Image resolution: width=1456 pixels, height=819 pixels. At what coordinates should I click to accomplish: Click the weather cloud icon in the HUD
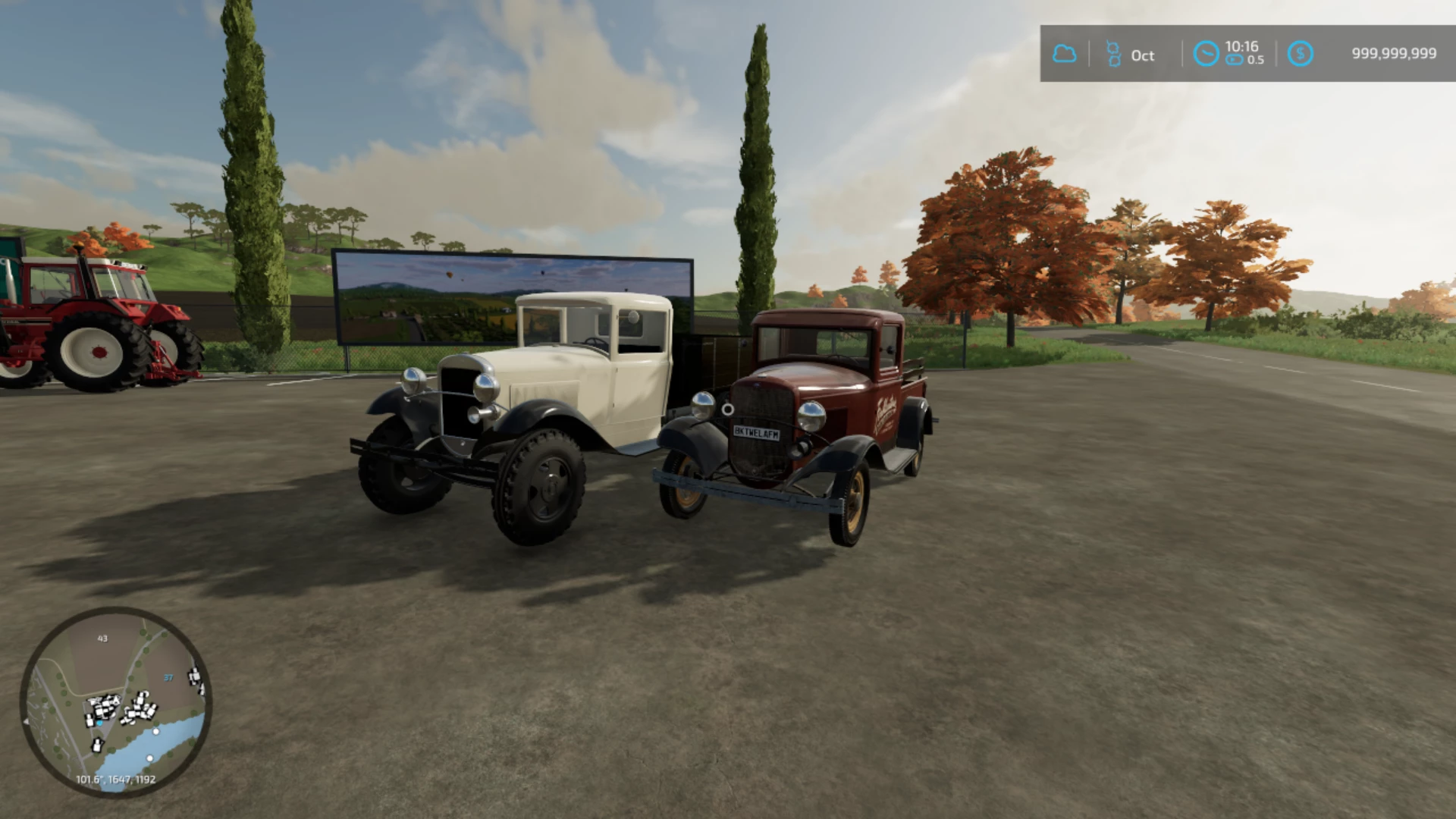tap(1066, 53)
